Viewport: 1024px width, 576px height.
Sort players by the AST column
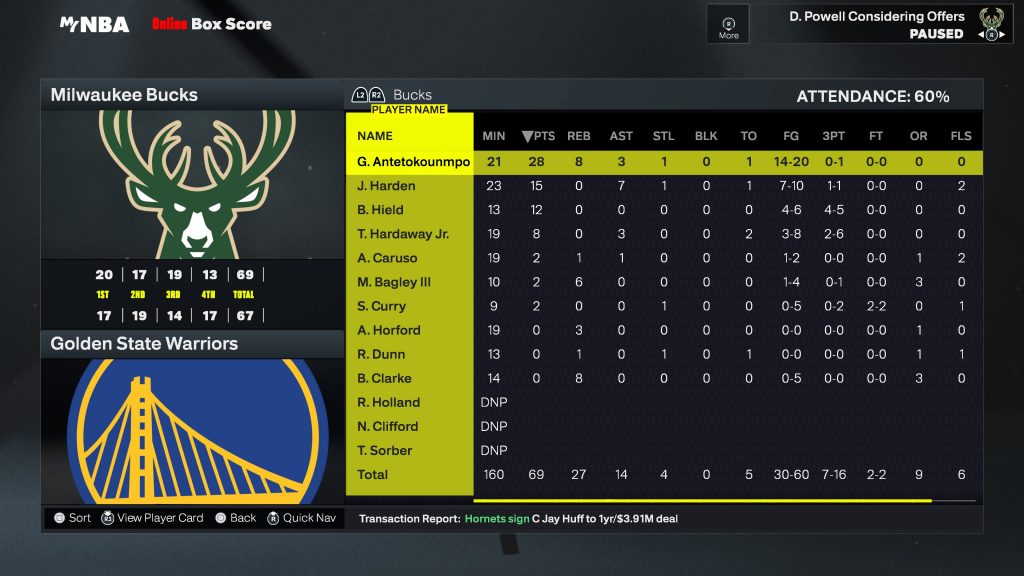point(621,136)
